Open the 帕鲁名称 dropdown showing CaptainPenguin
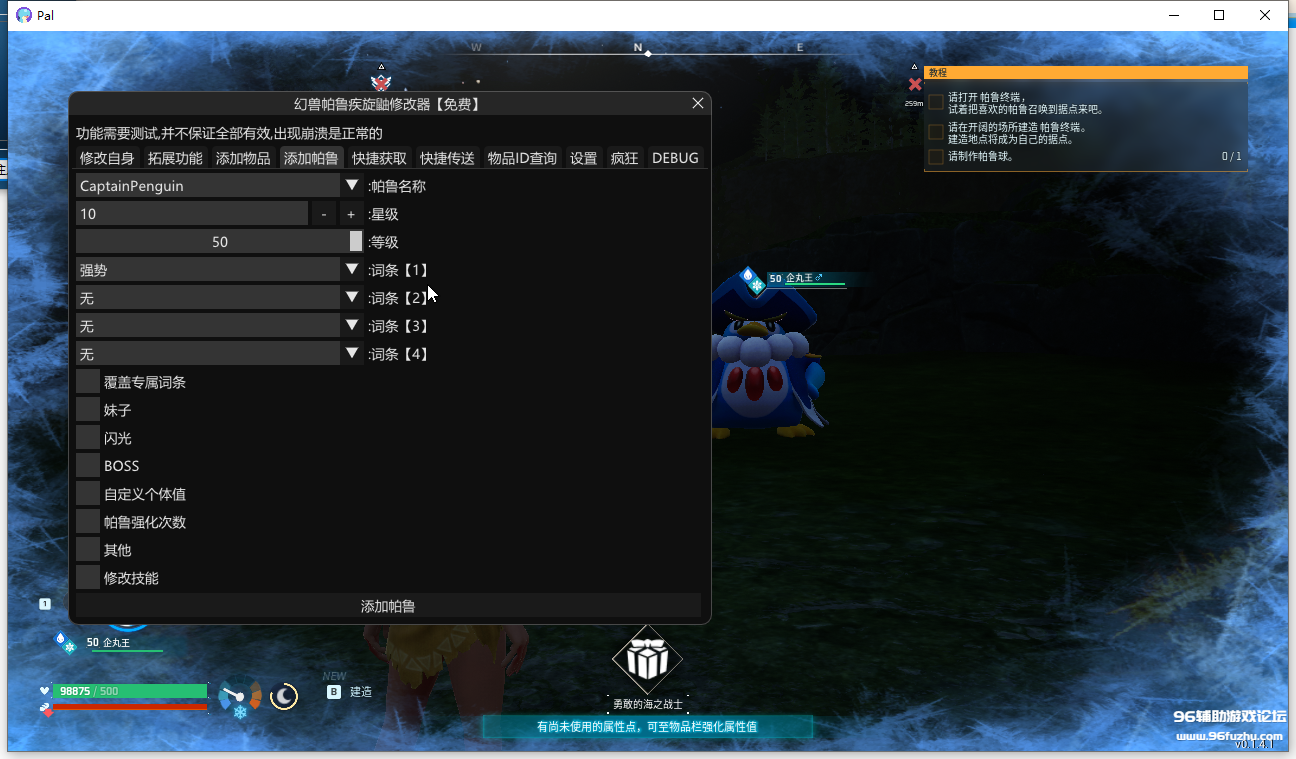 click(x=352, y=186)
